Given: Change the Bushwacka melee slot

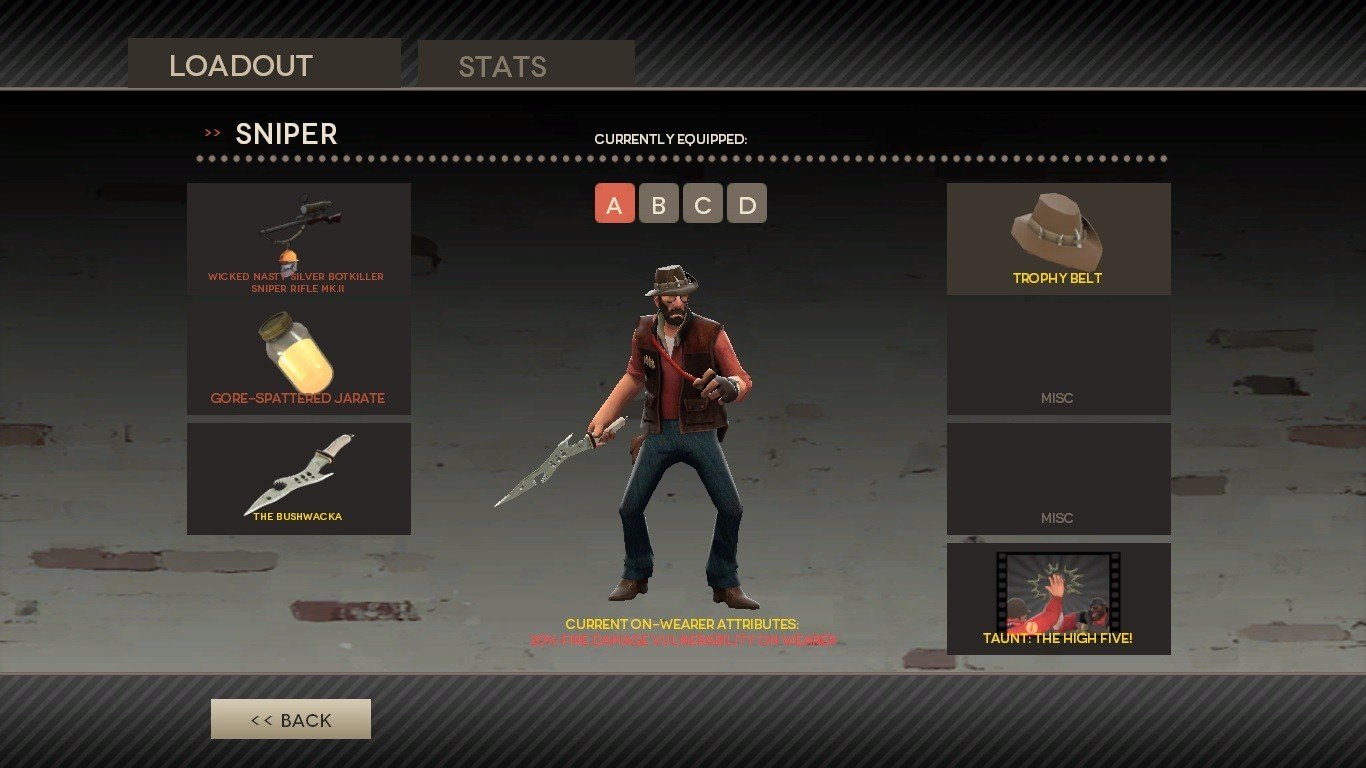Looking at the screenshot, I should 298,479.
